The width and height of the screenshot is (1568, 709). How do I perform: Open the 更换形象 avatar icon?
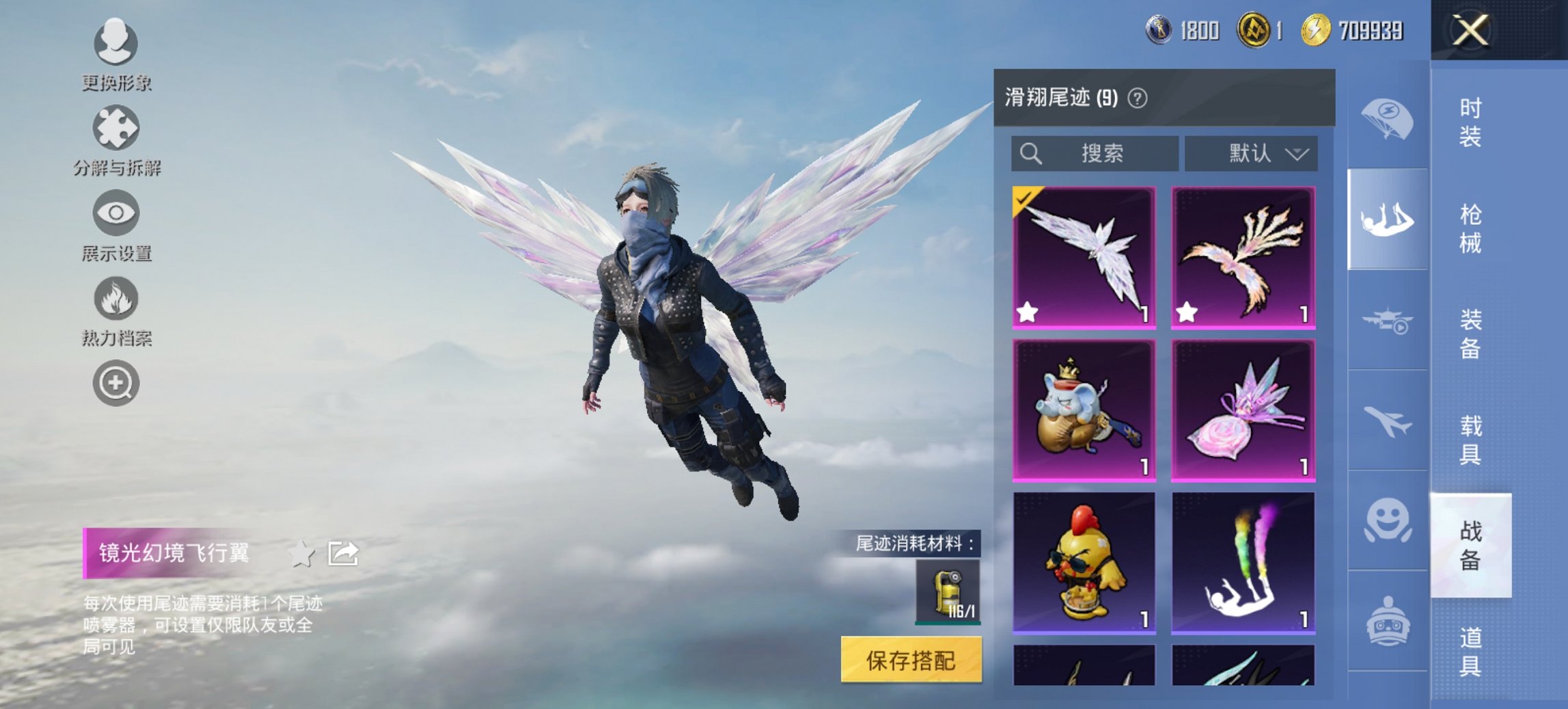click(x=115, y=42)
